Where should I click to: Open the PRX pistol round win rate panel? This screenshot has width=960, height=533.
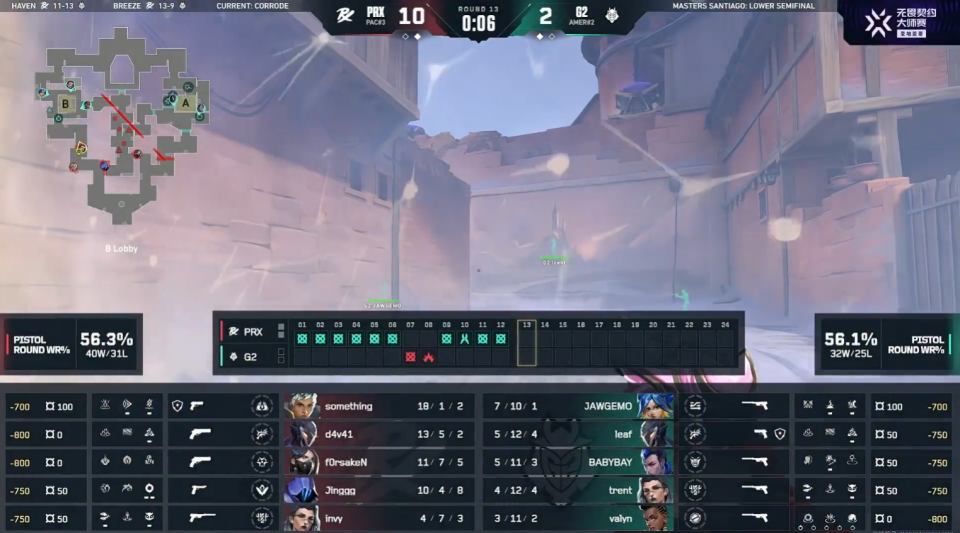tap(72, 344)
